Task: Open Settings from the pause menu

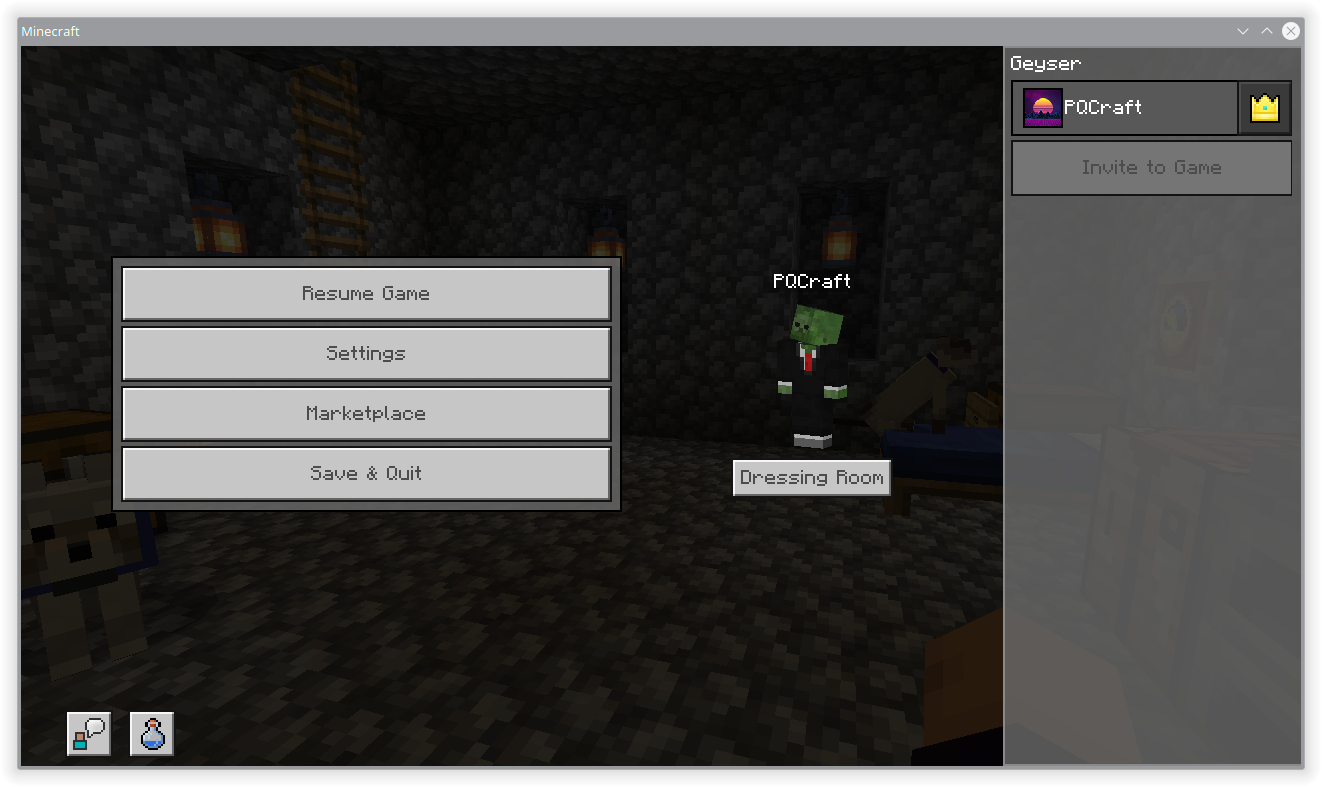Action: point(366,353)
